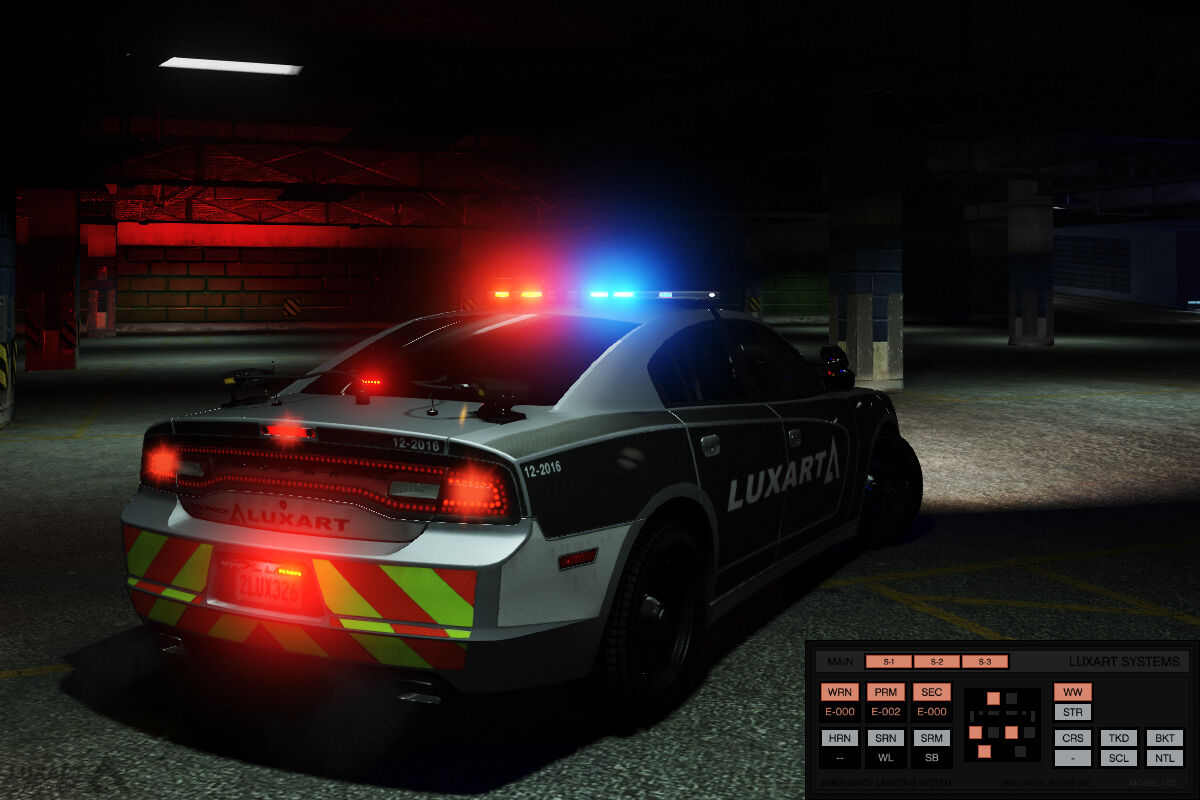Viewport: 1200px width, 800px height.
Task: Turn on TKD takedown lights
Action: coord(1119,738)
